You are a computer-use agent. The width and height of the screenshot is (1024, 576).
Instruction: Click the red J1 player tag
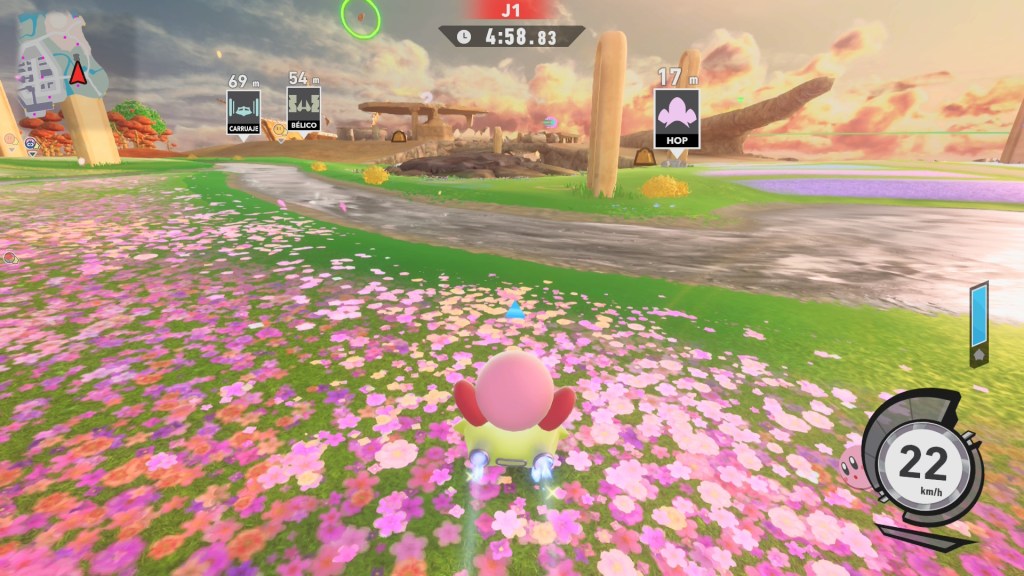[x=511, y=10]
